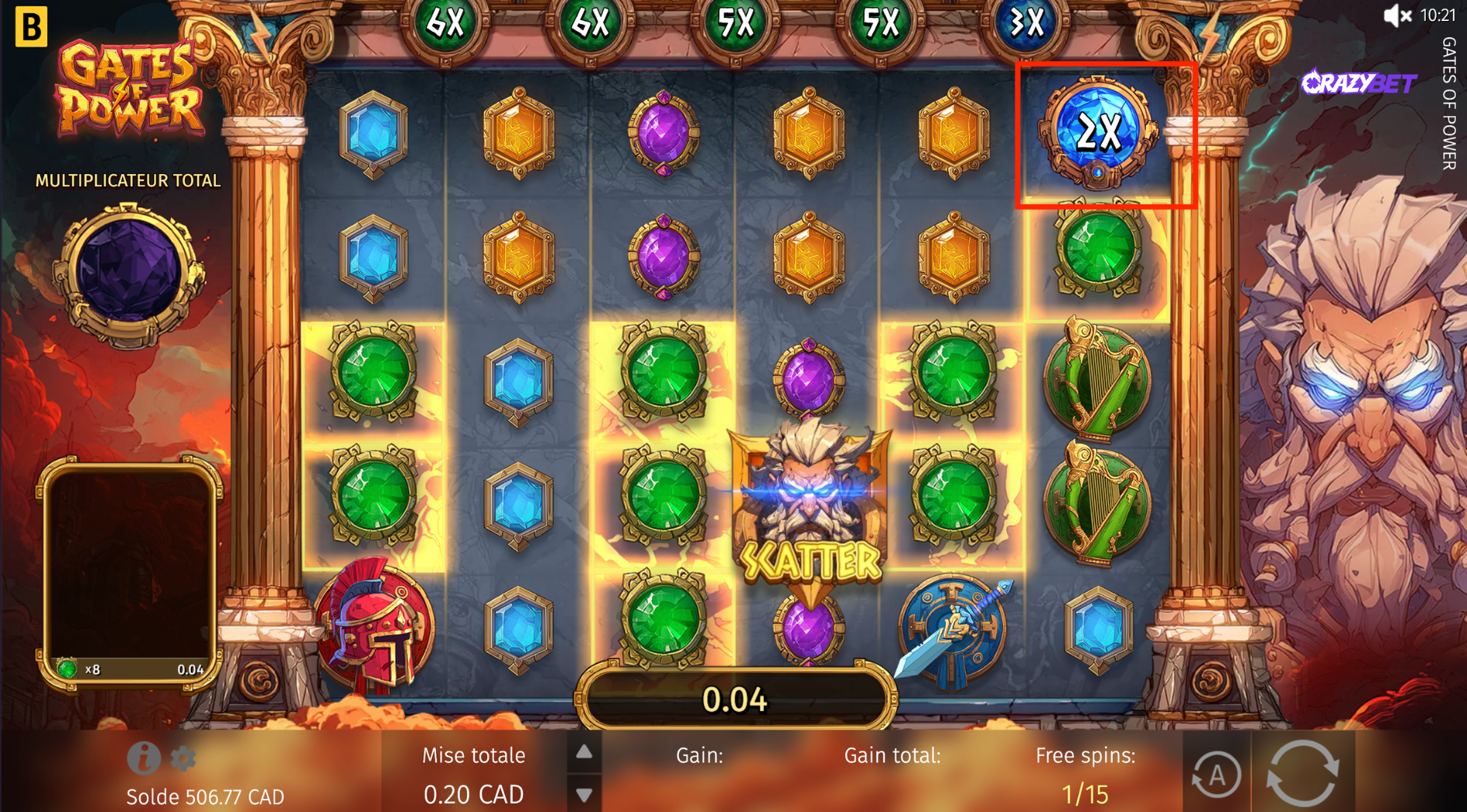The height and width of the screenshot is (812, 1467).
Task: Increase Mise totale with the up arrow
Action: 584,752
